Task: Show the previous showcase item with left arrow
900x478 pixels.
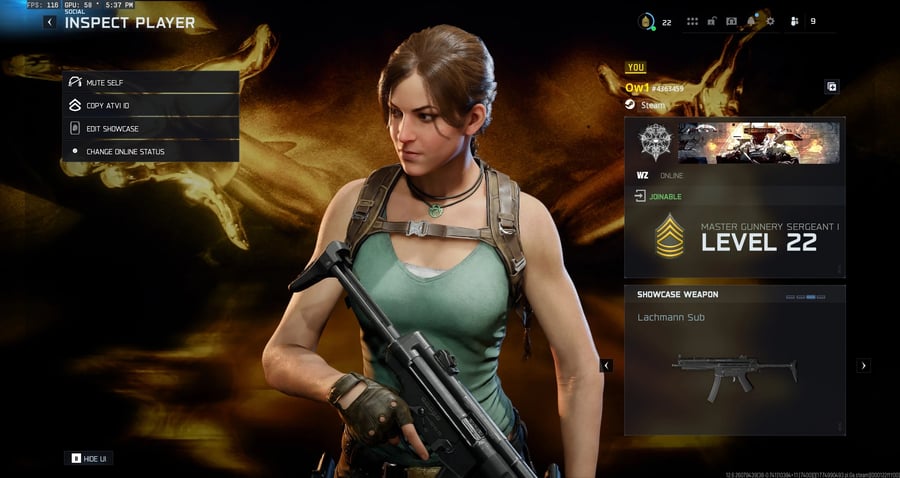Action: [x=606, y=366]
